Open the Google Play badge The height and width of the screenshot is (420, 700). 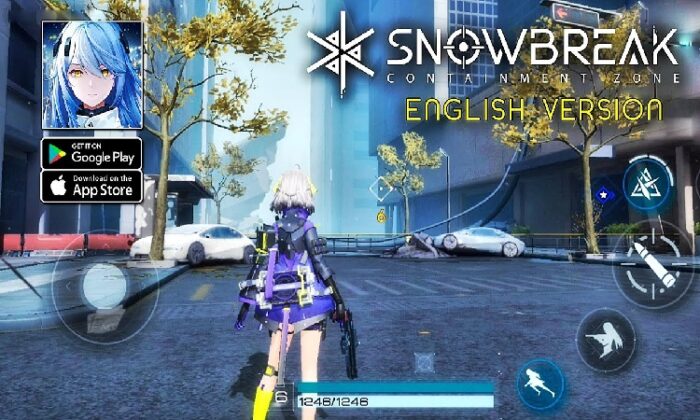(x=91, y=153)
